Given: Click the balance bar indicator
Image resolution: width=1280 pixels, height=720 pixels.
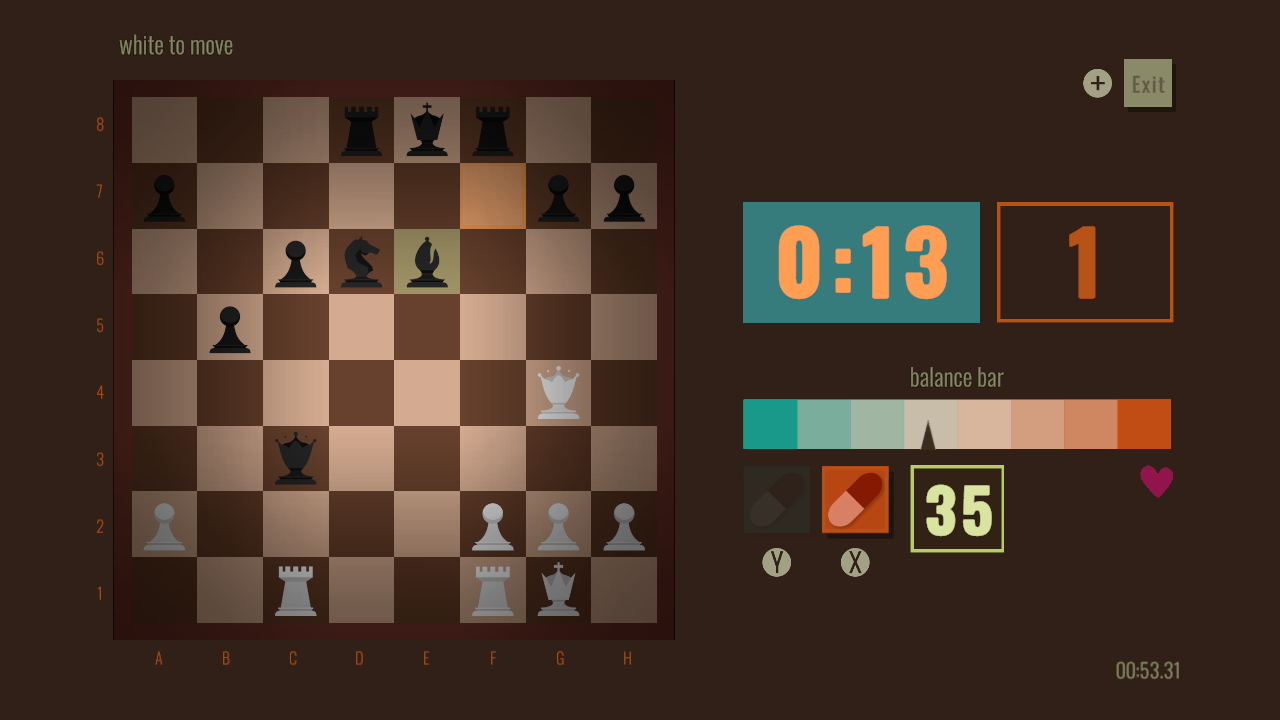Looking at the screenshot, I should pyautogui.click(x=928, y=432).
